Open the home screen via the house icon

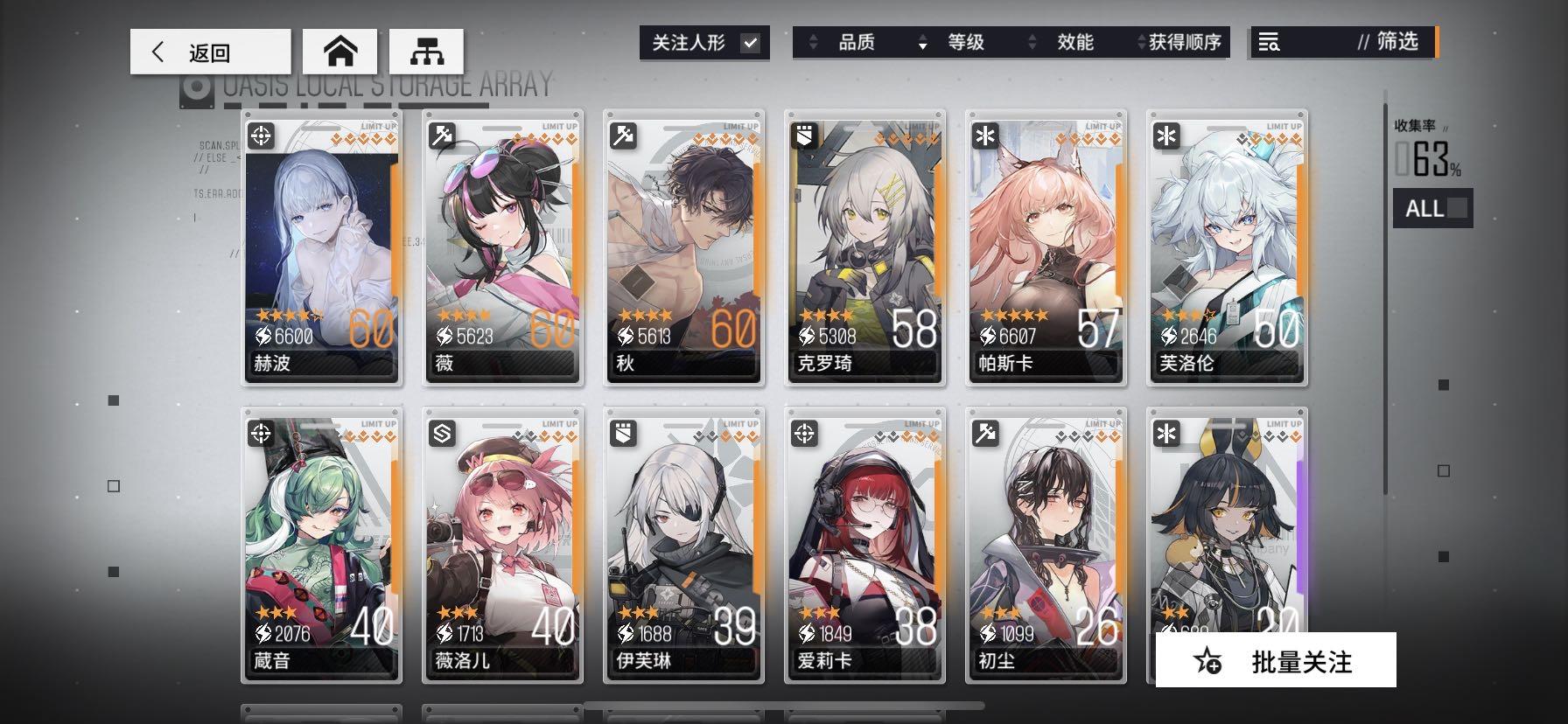pyautogui.click(x=339, y=51)
